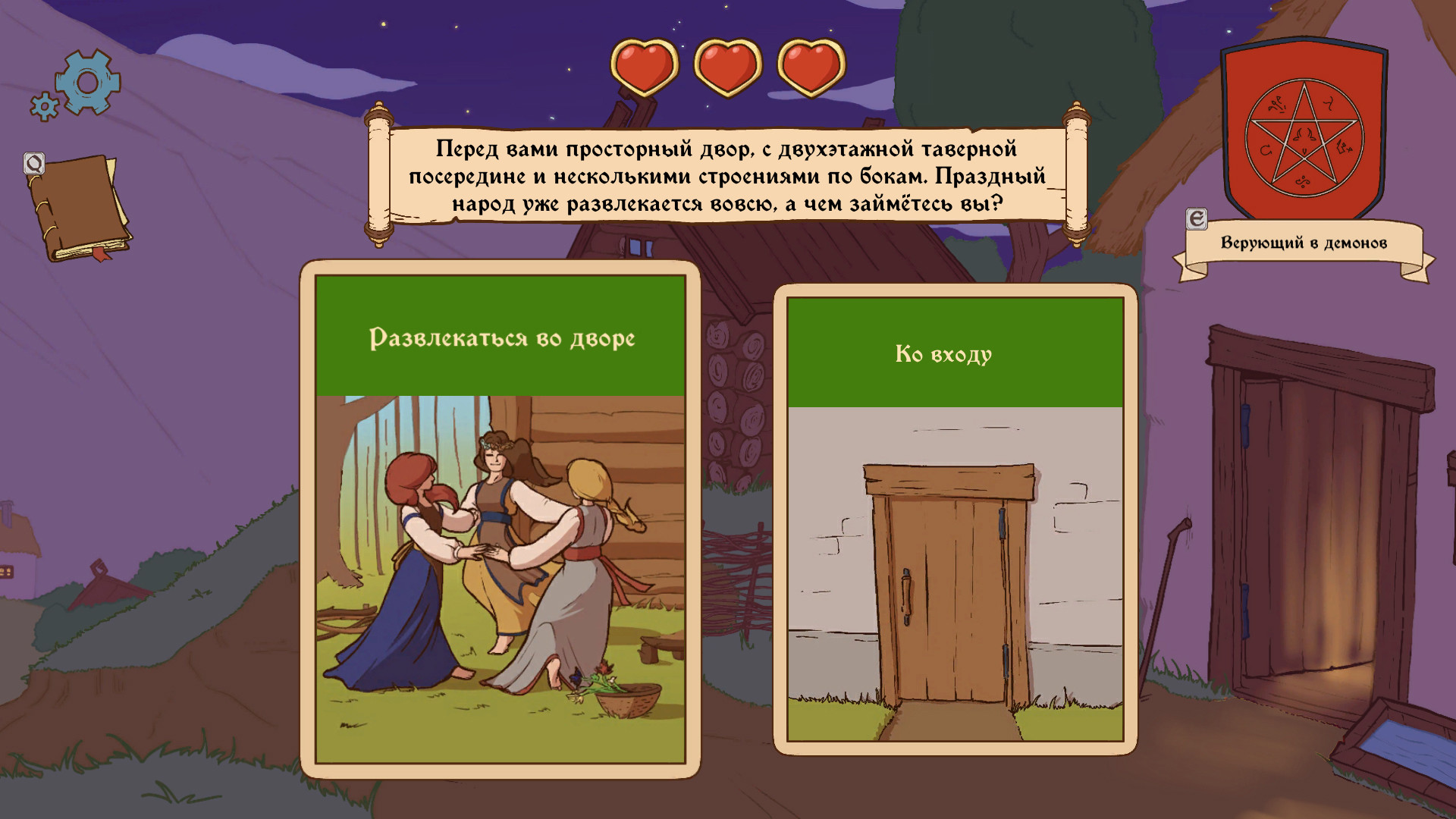This screenshot has width=1456, height=819.
Task: Click the 'Развлекаться во дворе' title bar
Action: 500,340
